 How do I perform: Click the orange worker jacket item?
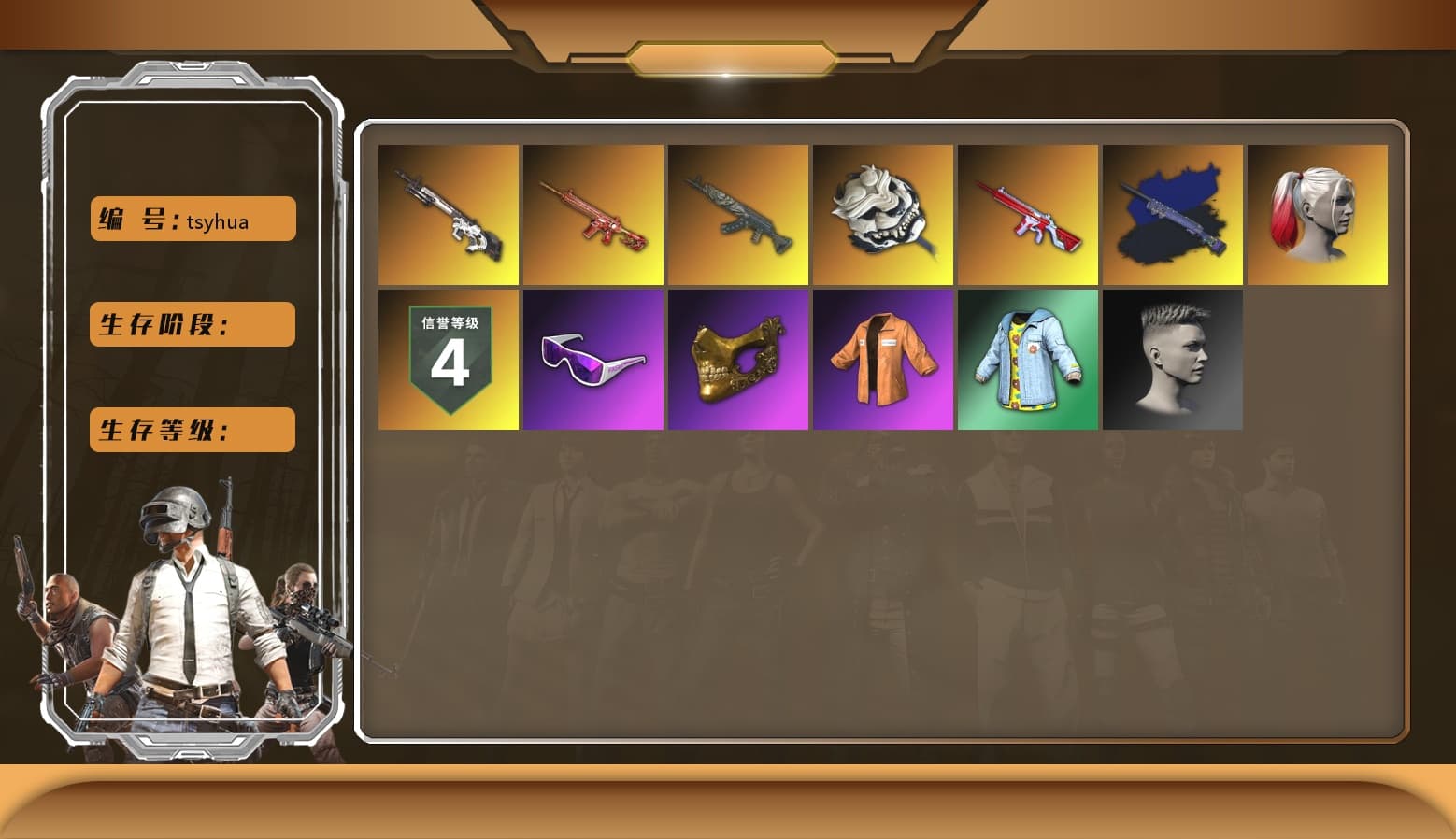point(883,360)
